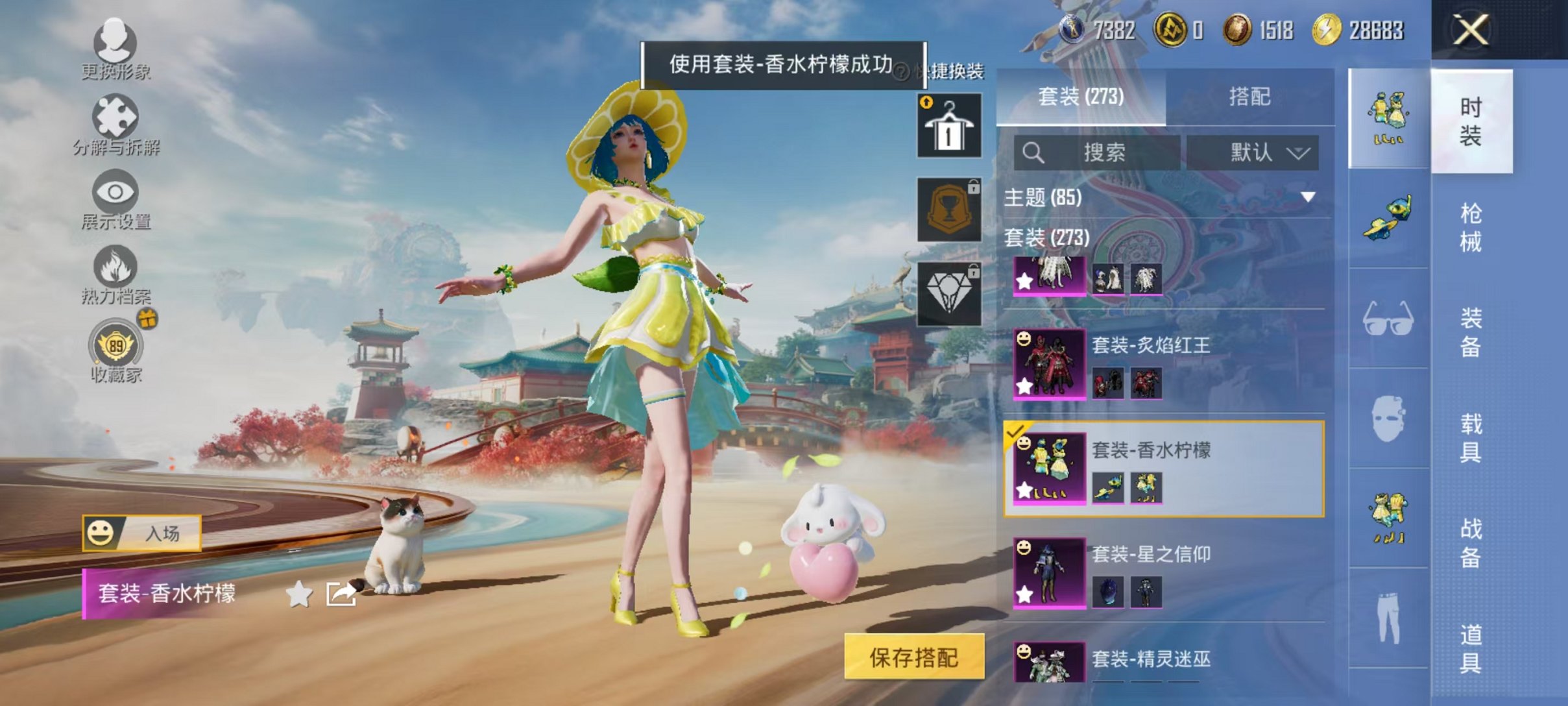The image size is (1568, 706).
Task: Open the 默认 sort dropdown
Action: pos(1253,152)
